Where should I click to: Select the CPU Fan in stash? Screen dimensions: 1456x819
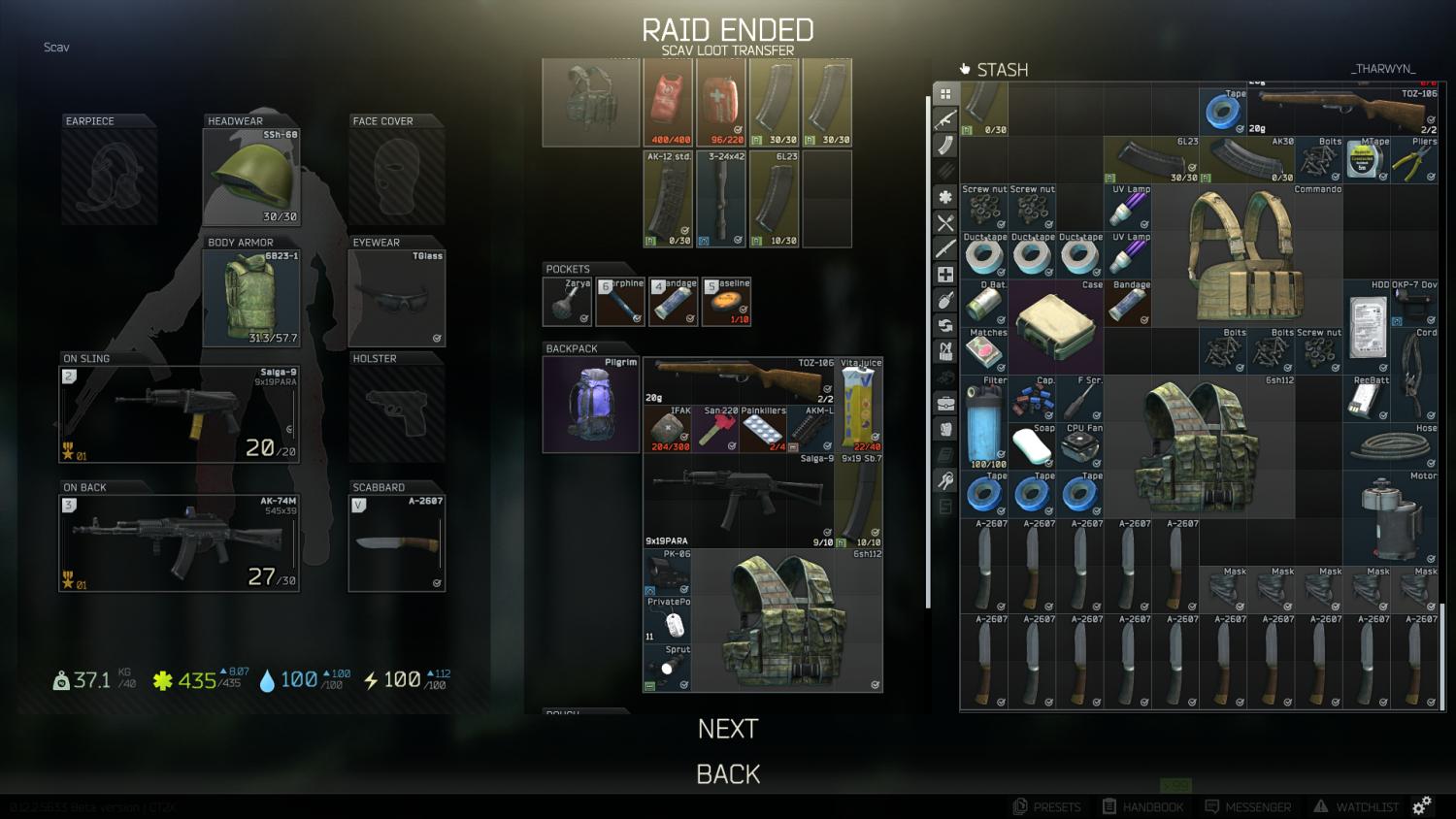click(x=1079, y=445)
